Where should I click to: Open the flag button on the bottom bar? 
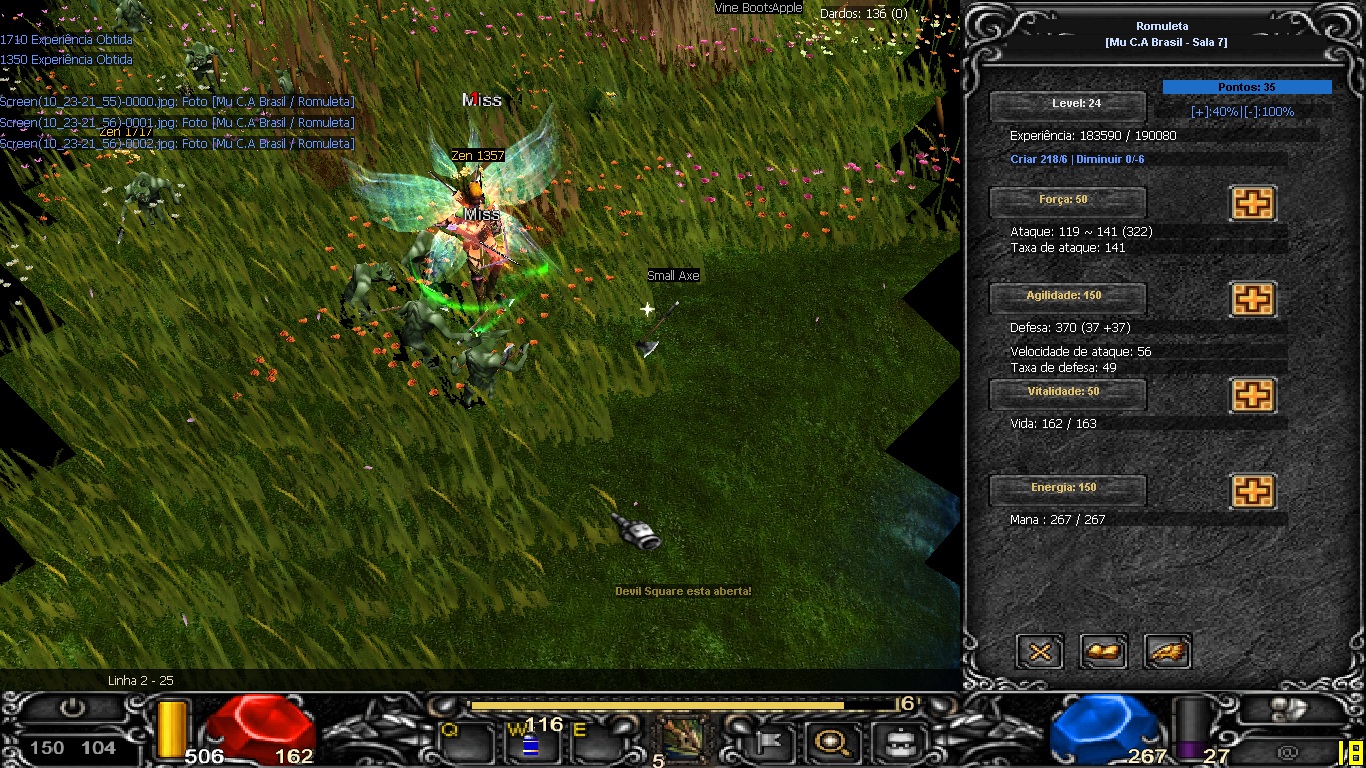click(769, 742)
